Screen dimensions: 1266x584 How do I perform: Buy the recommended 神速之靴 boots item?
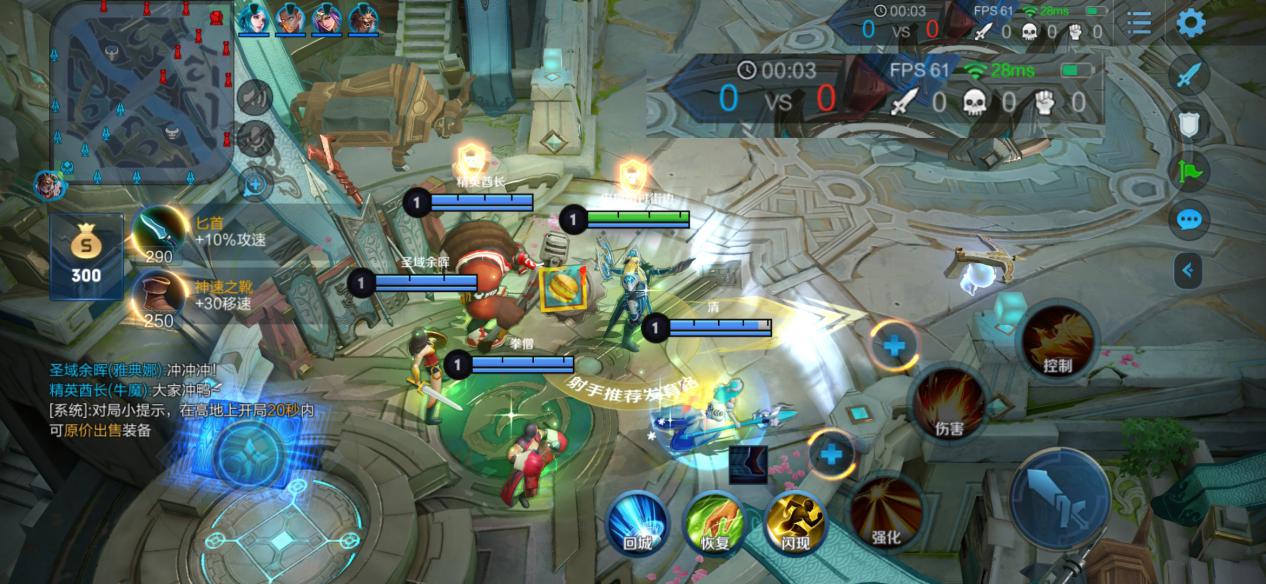pyautogui.click(x=158, y=296)
